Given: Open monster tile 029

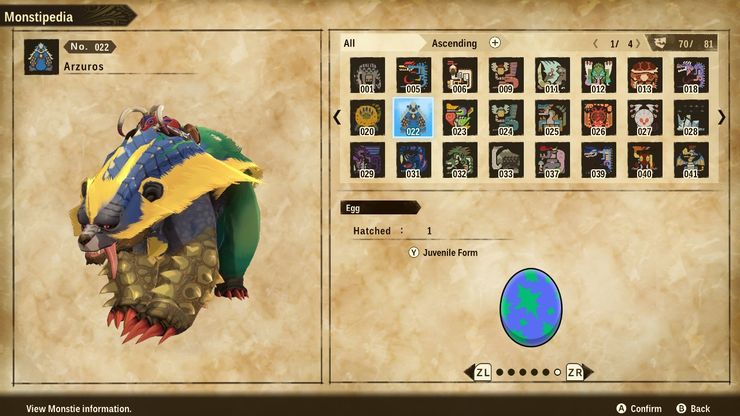Looking at the screenshot, I should click(x=367, y=160).
